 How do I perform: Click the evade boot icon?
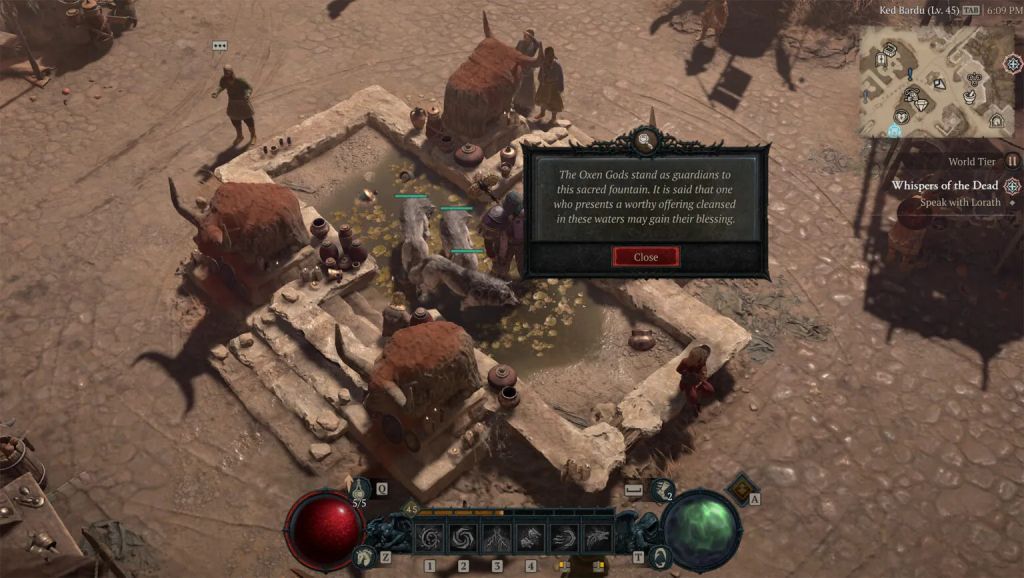point(662,489)
